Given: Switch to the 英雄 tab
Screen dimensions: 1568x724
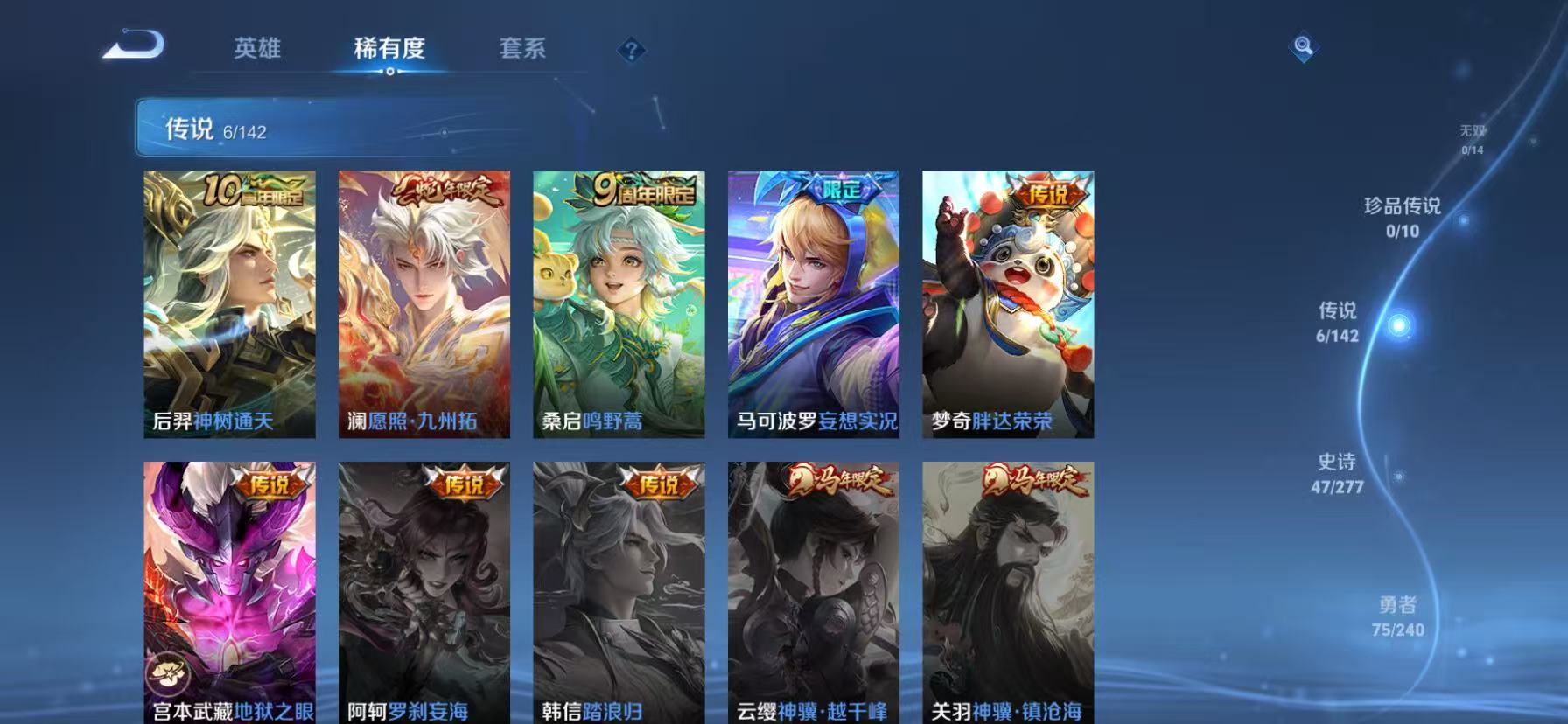Looking at the screenshot, I should (x=256, y=50).
